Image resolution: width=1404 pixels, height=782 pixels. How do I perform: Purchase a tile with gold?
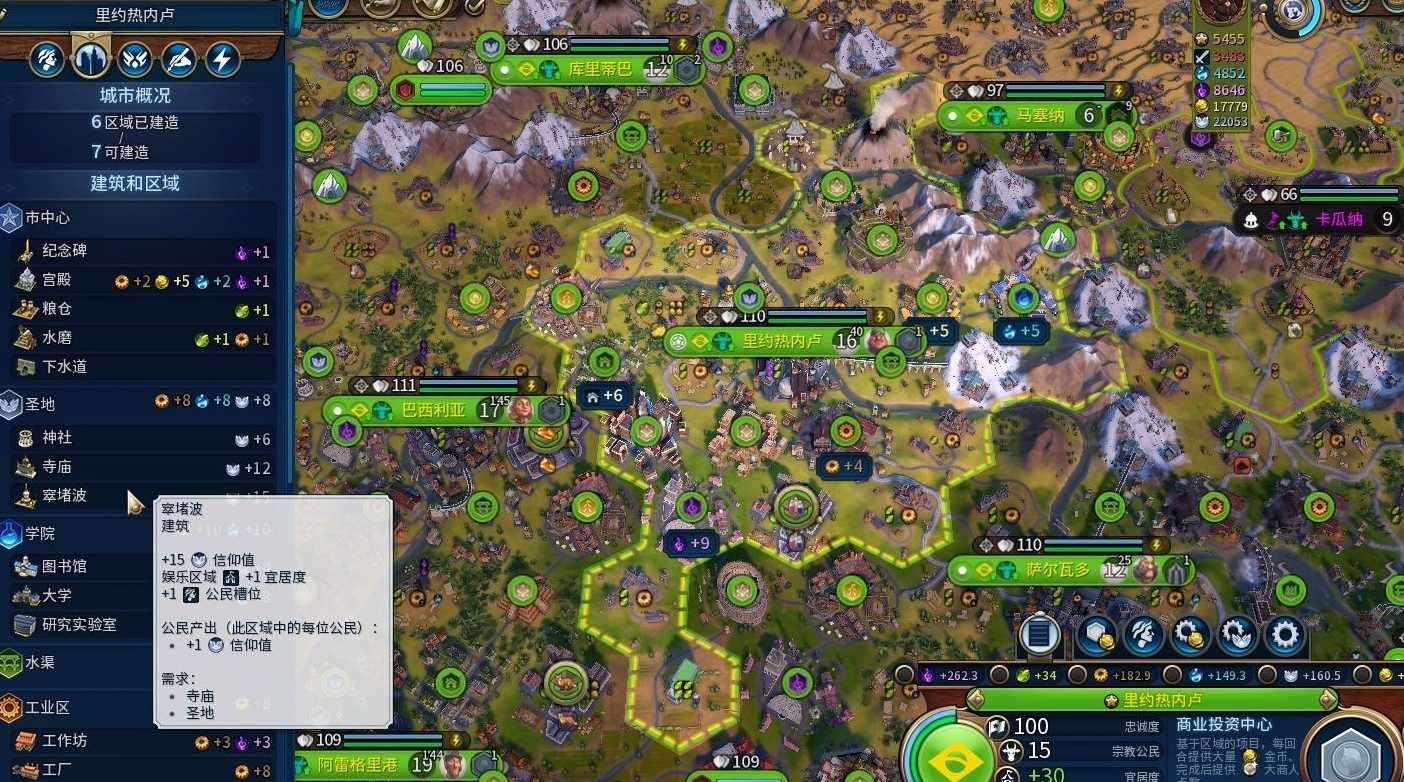click(x=1096, y=634)
